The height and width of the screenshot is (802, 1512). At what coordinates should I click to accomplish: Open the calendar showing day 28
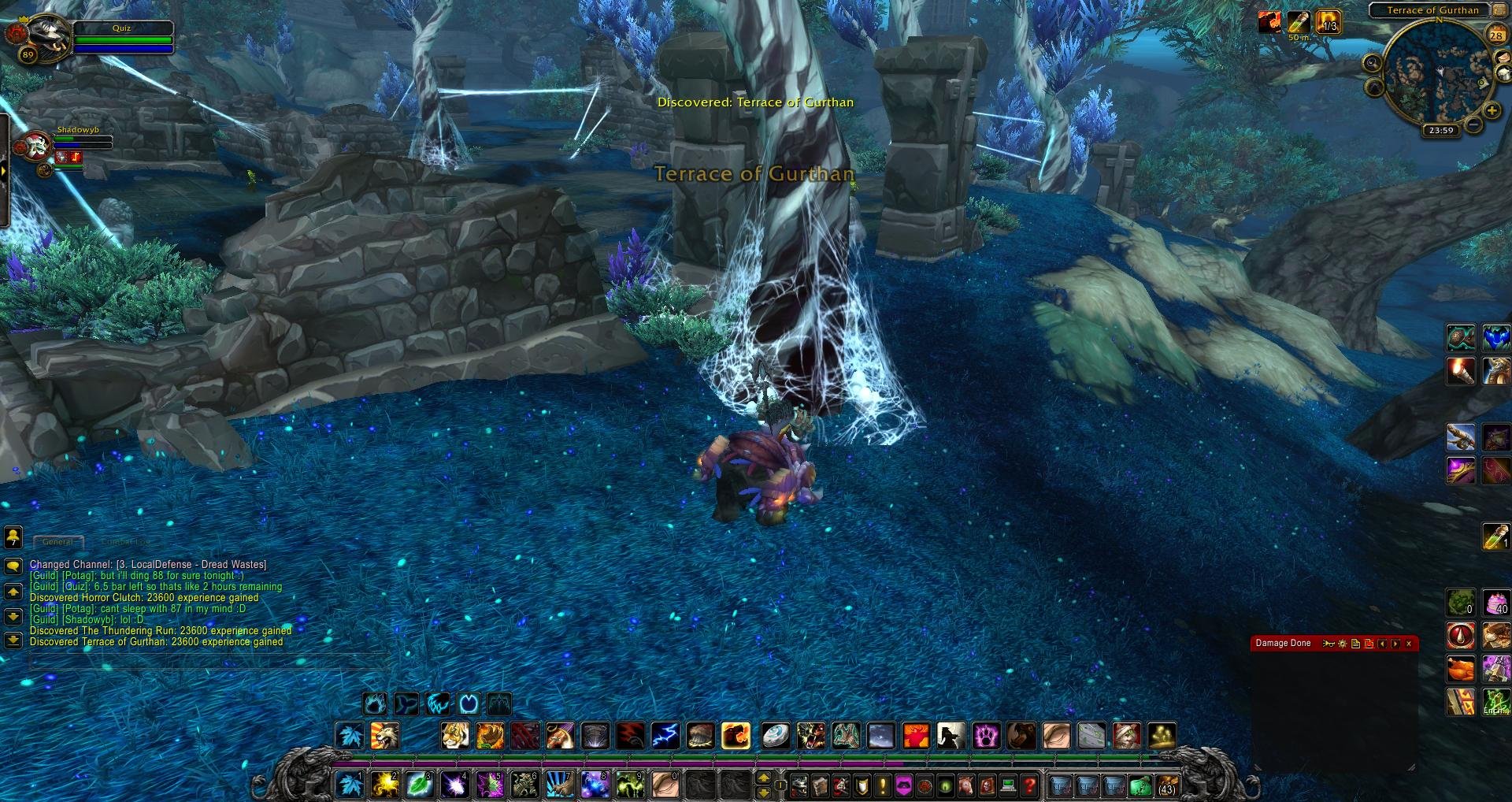1495,35
